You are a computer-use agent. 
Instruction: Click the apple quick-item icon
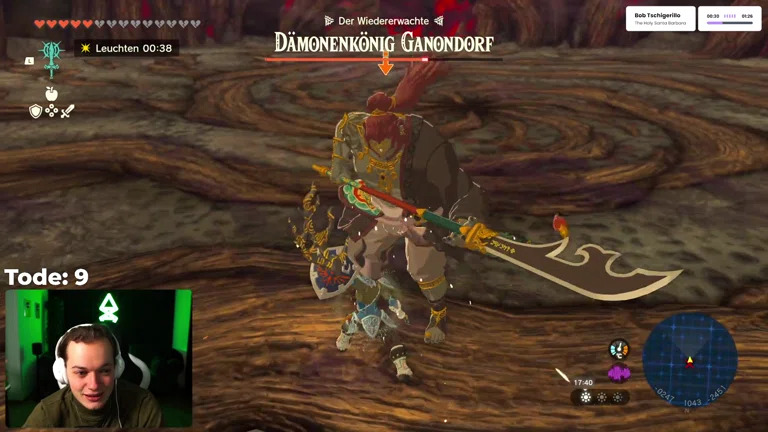(51, 93)
